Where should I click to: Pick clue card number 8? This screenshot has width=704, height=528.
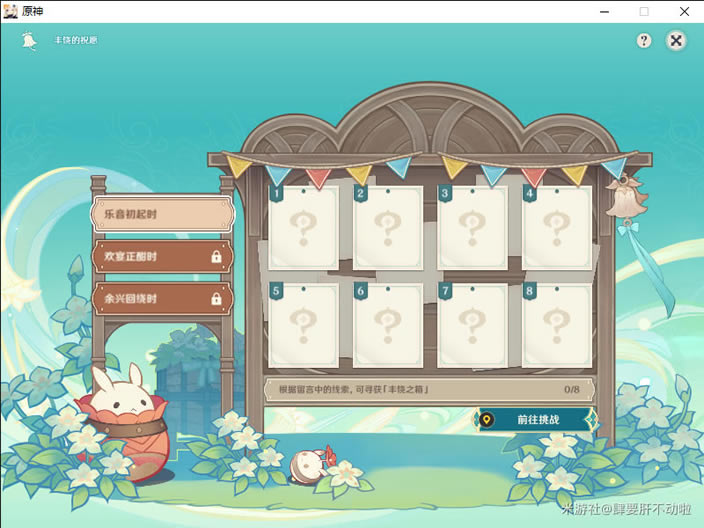(x=557, y=324)
